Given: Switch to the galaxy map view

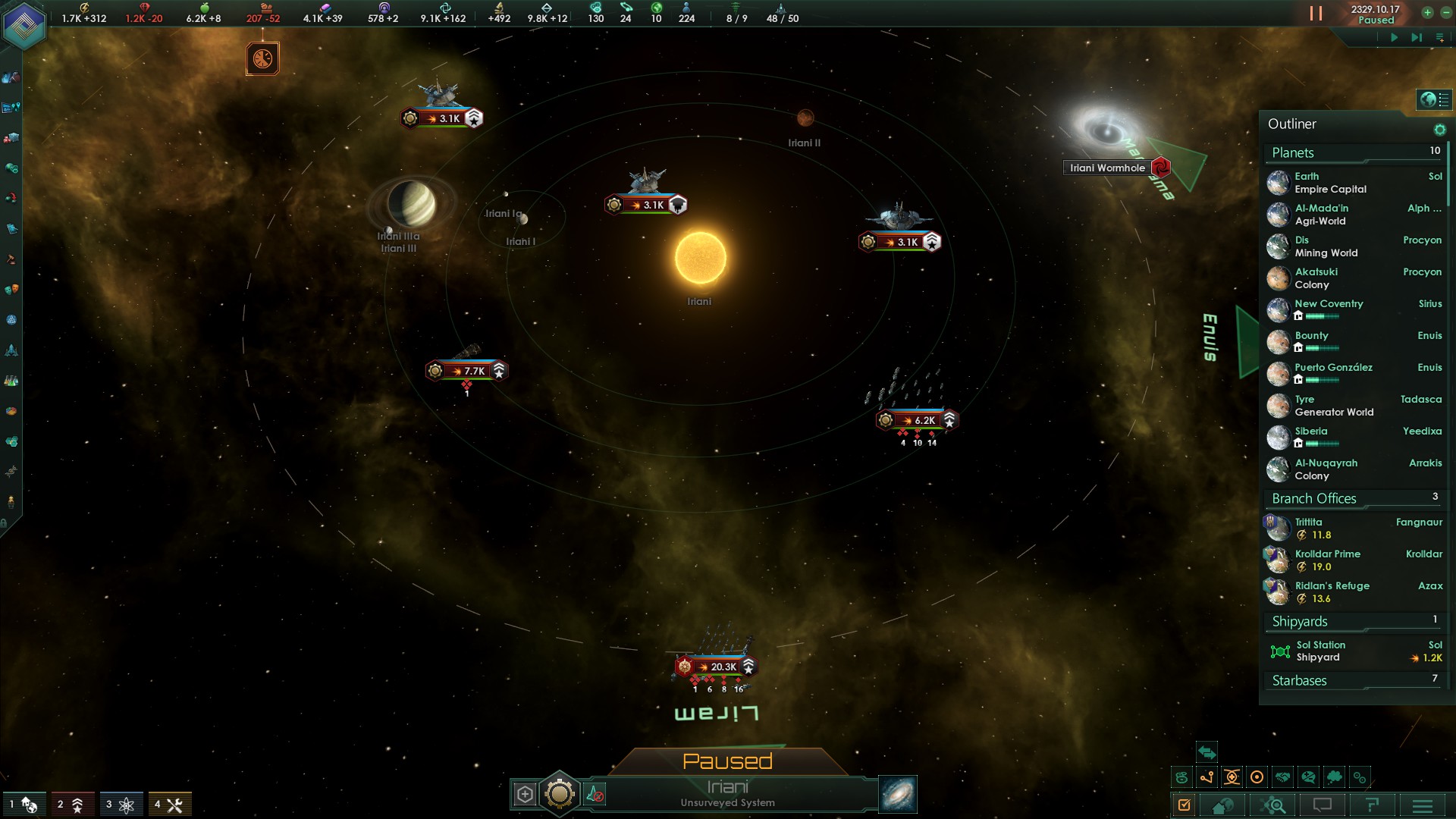Looking at the screenshot, I should 898,794.
